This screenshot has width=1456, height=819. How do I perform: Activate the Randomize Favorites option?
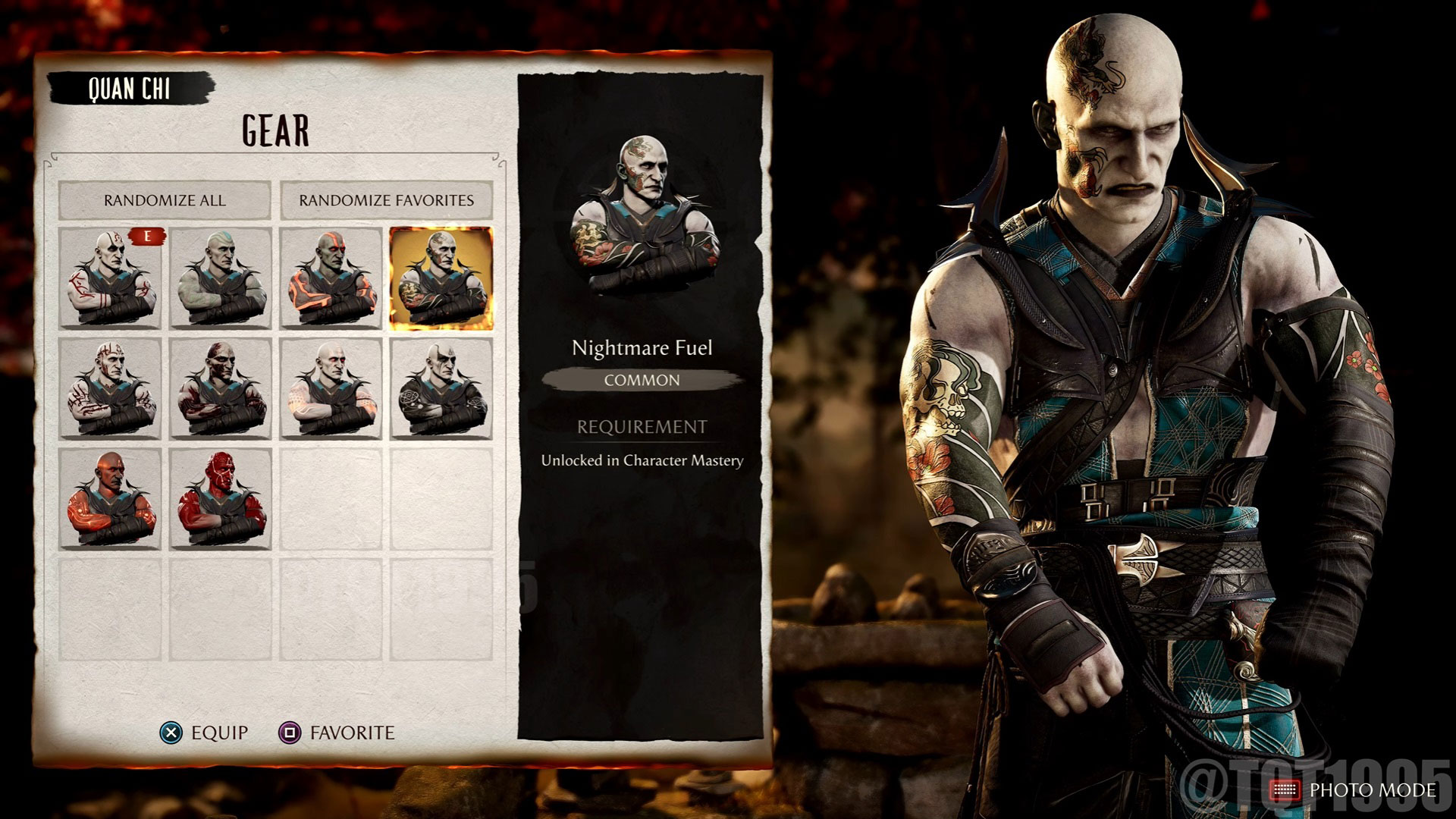point(387,202)
